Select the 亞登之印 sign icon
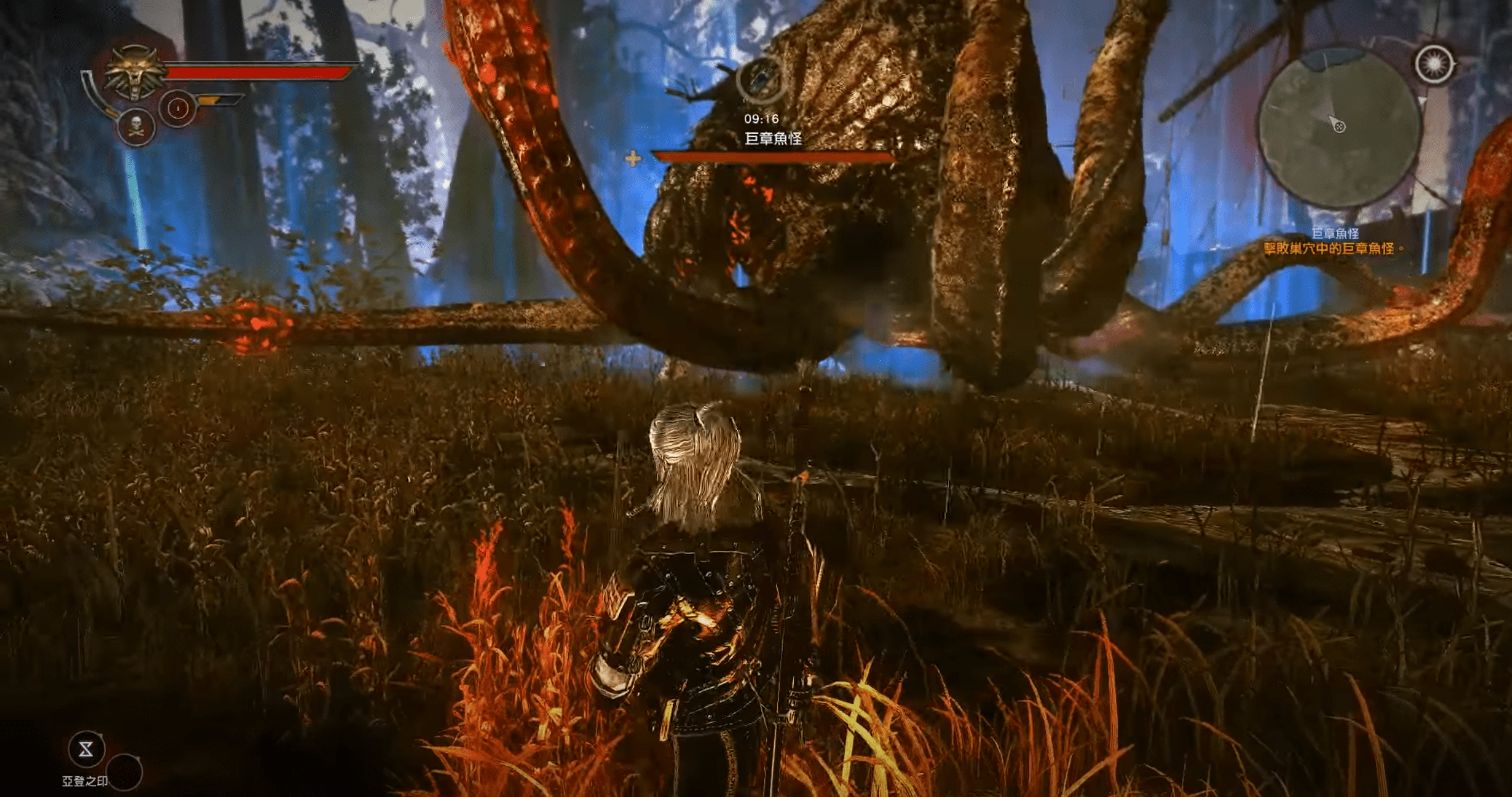The image size is (1512, 797). coord(86,749)
